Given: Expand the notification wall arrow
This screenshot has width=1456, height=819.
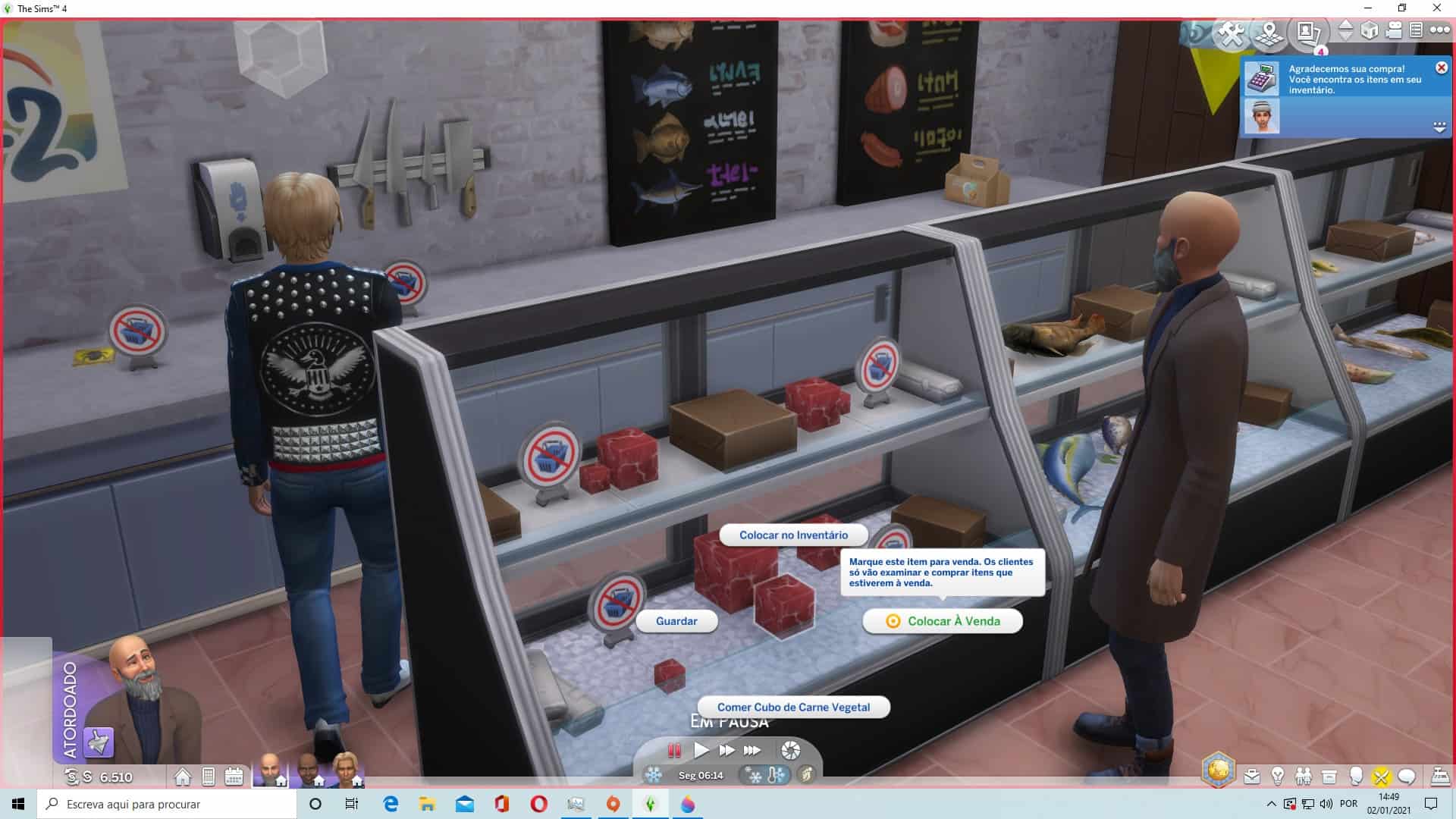Looking at the screenshot, I should 1439,127.
